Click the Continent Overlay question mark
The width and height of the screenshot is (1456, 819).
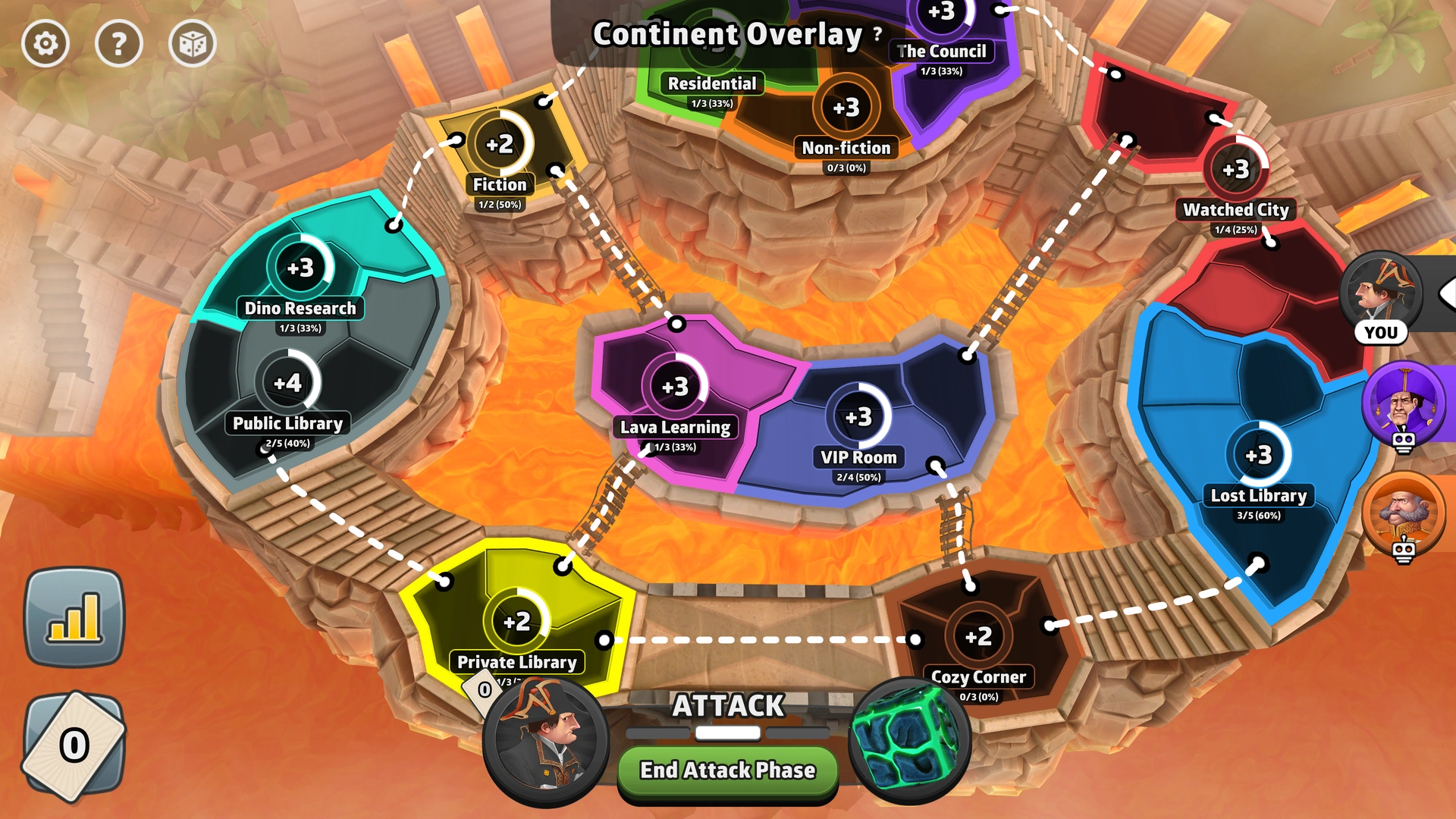876,33
